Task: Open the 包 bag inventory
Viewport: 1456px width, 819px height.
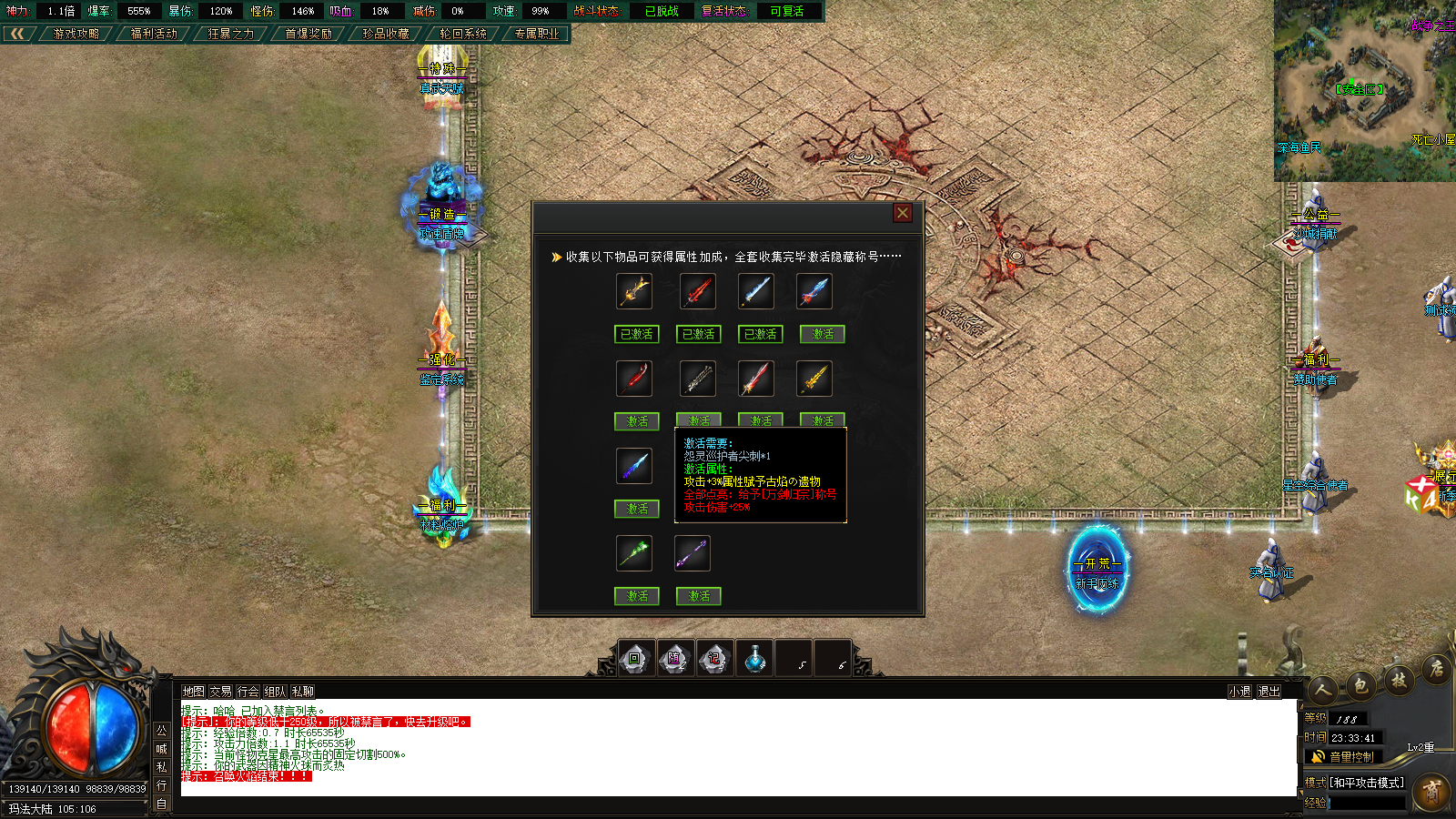Action: tap(1360, 686)
